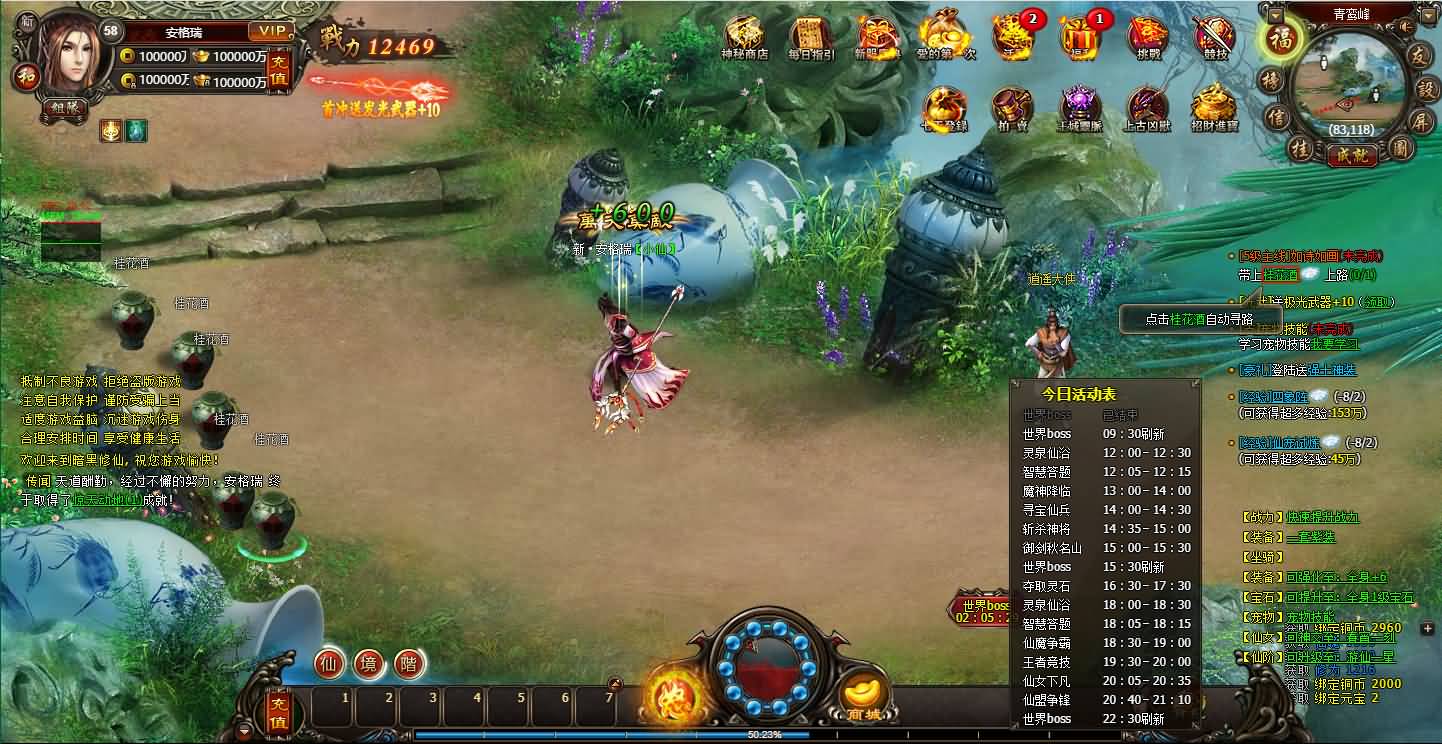
Task: Open the 七天登錄 login reward icon
Action: pos(945,105)
